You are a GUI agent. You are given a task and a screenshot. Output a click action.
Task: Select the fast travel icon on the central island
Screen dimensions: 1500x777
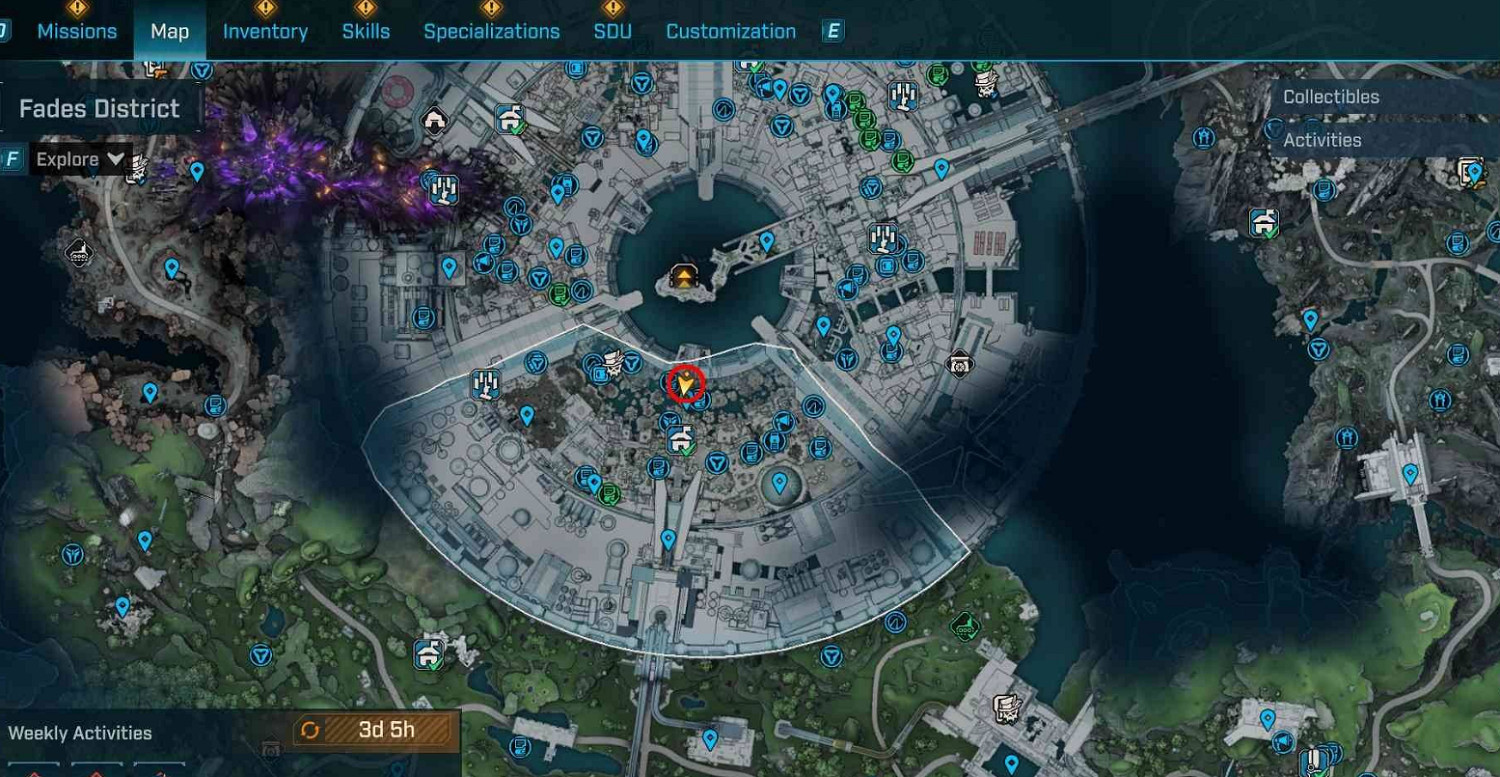tap(682, 275)
